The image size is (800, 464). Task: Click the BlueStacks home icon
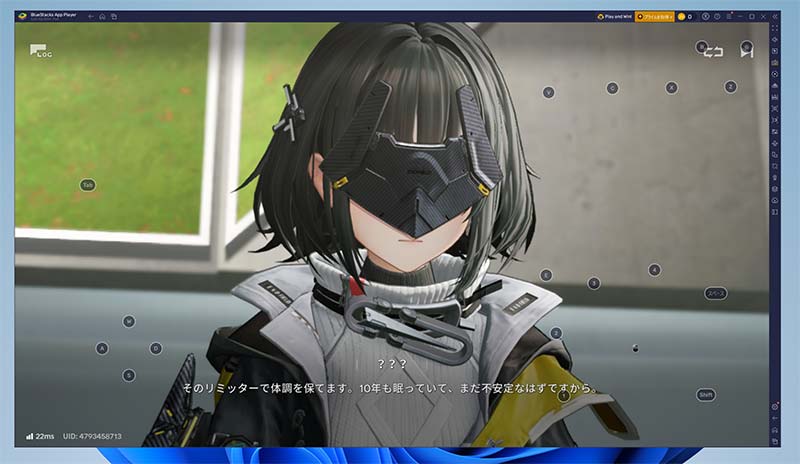tap(101, 16)
